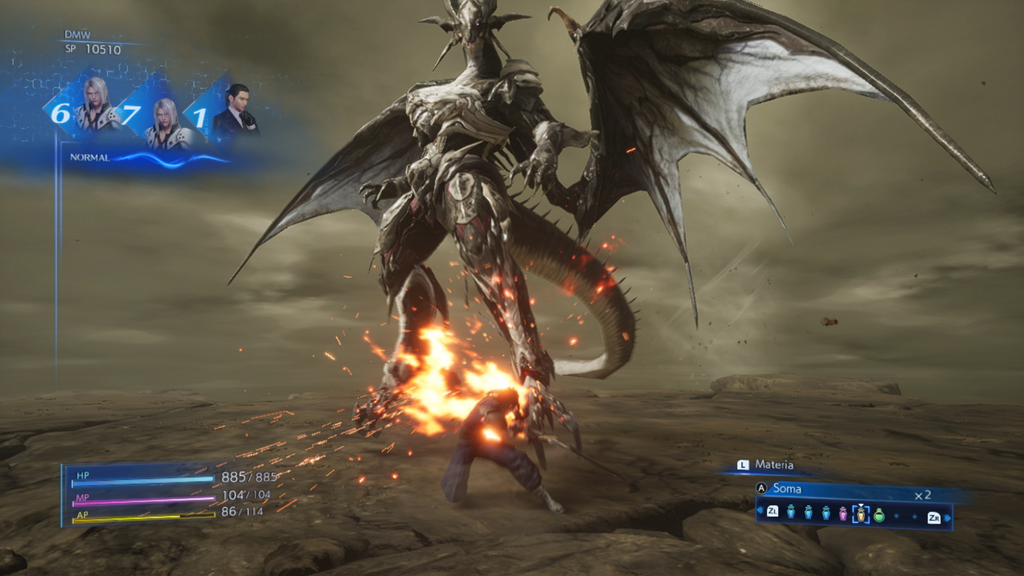Screen dimensions: 1024x576
Task: Use the Soma command label
Action: (x=787, y=489)
